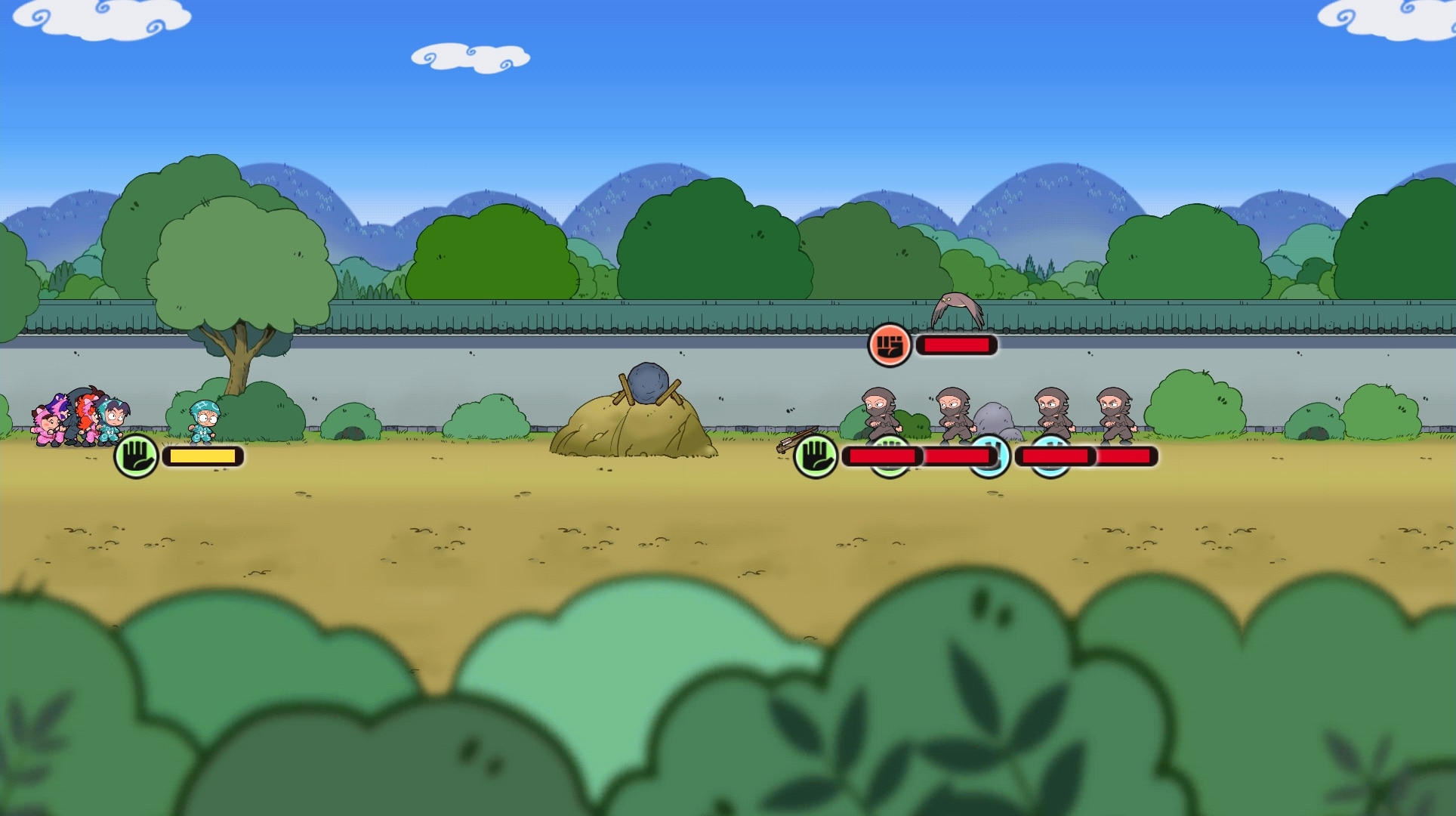Viewport: 1456px width, 816px height.
Task: Select the green palm icon beside the yellow bar
Action: click(x=136, y=456)
